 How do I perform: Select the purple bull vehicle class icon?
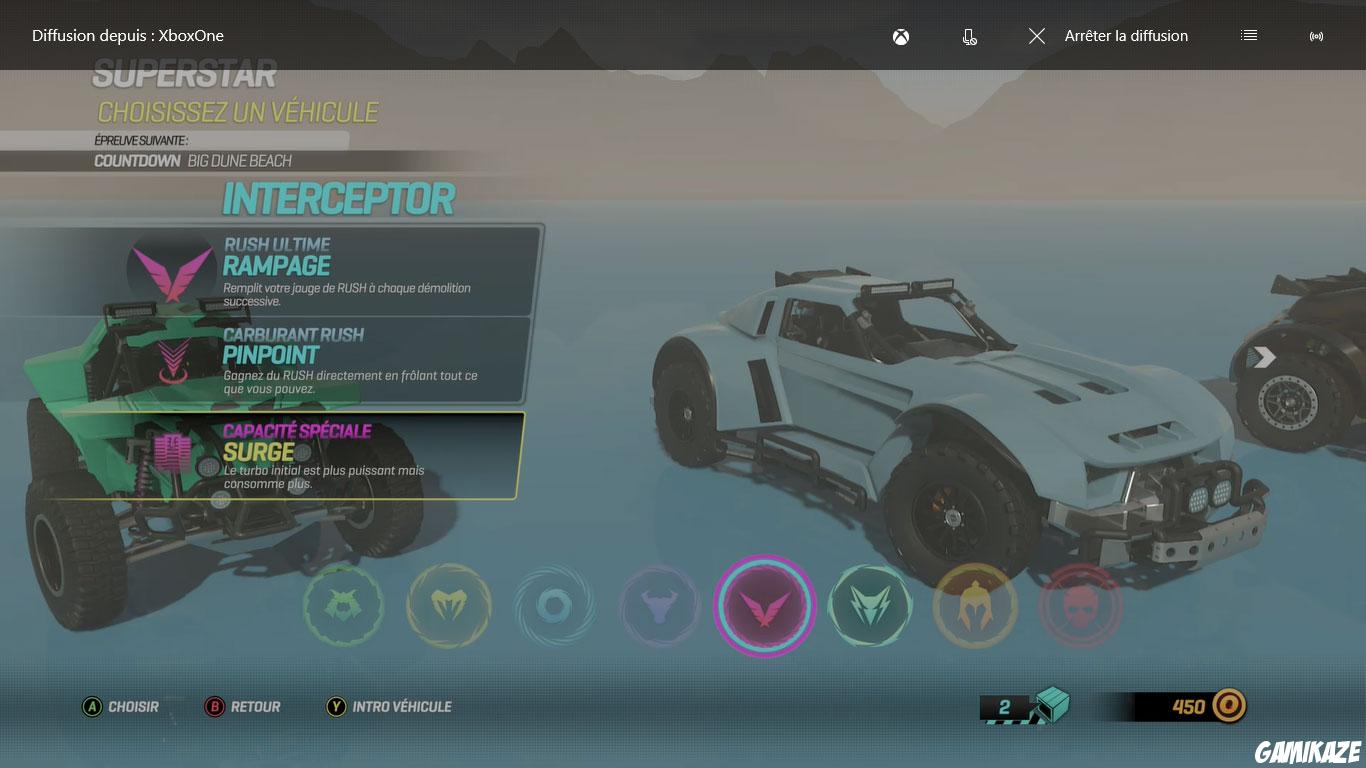(x=659, y=605)
